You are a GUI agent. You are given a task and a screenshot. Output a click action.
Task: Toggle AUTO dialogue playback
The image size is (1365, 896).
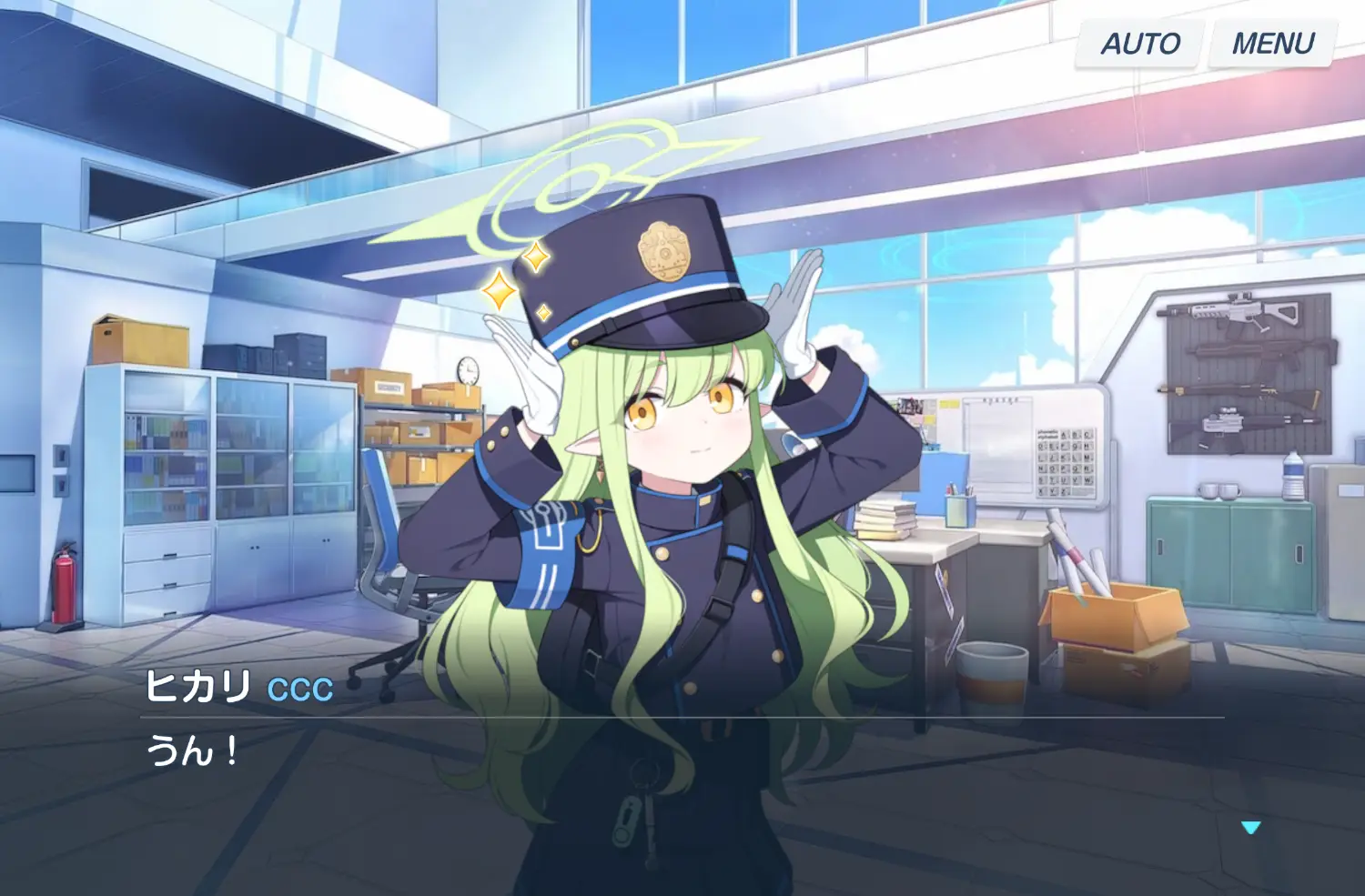point(1139,44)
